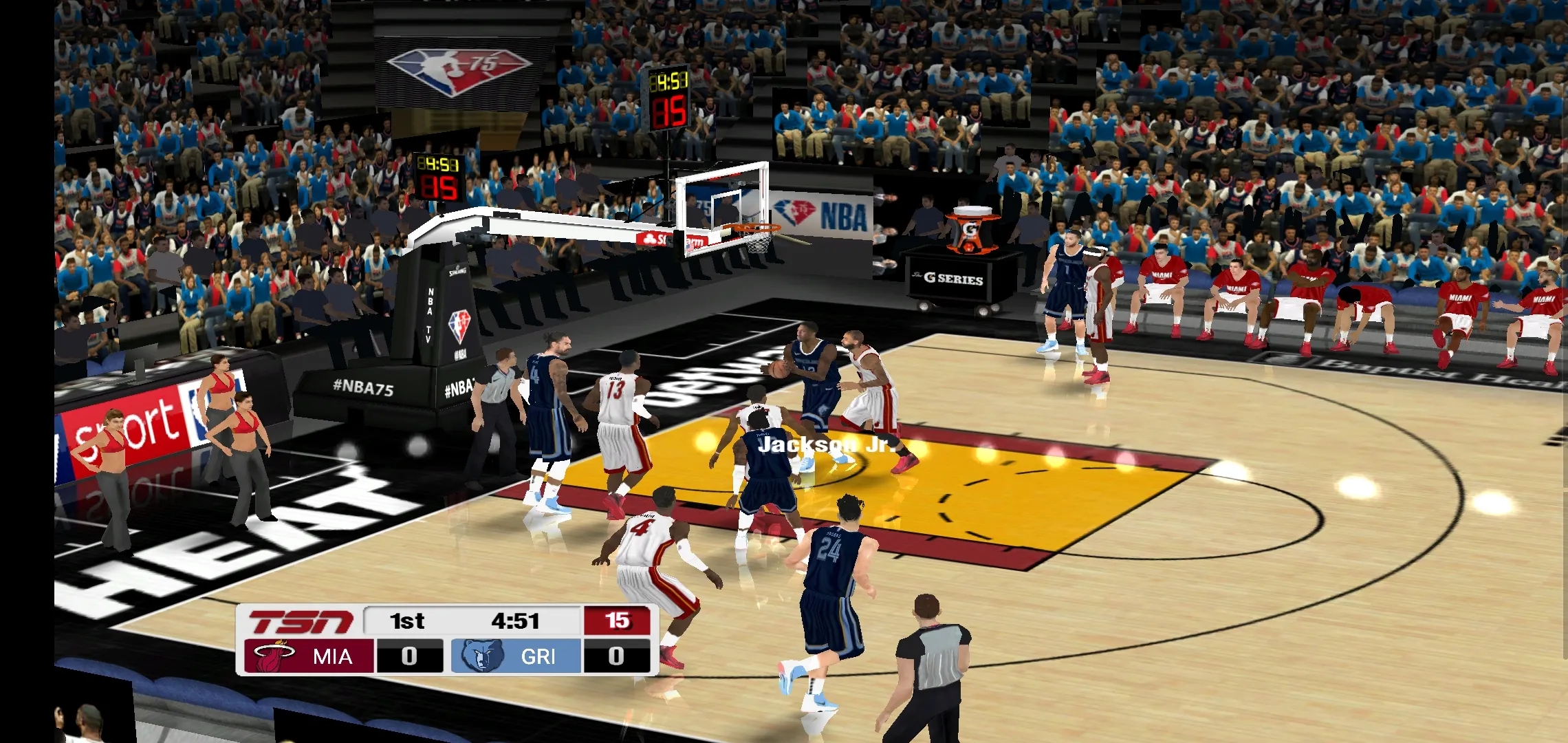This screenshot has width=1568, height=743.
Task: Toggle the red 15-second counter on scoreboard
Action: [x=619, y=621]
